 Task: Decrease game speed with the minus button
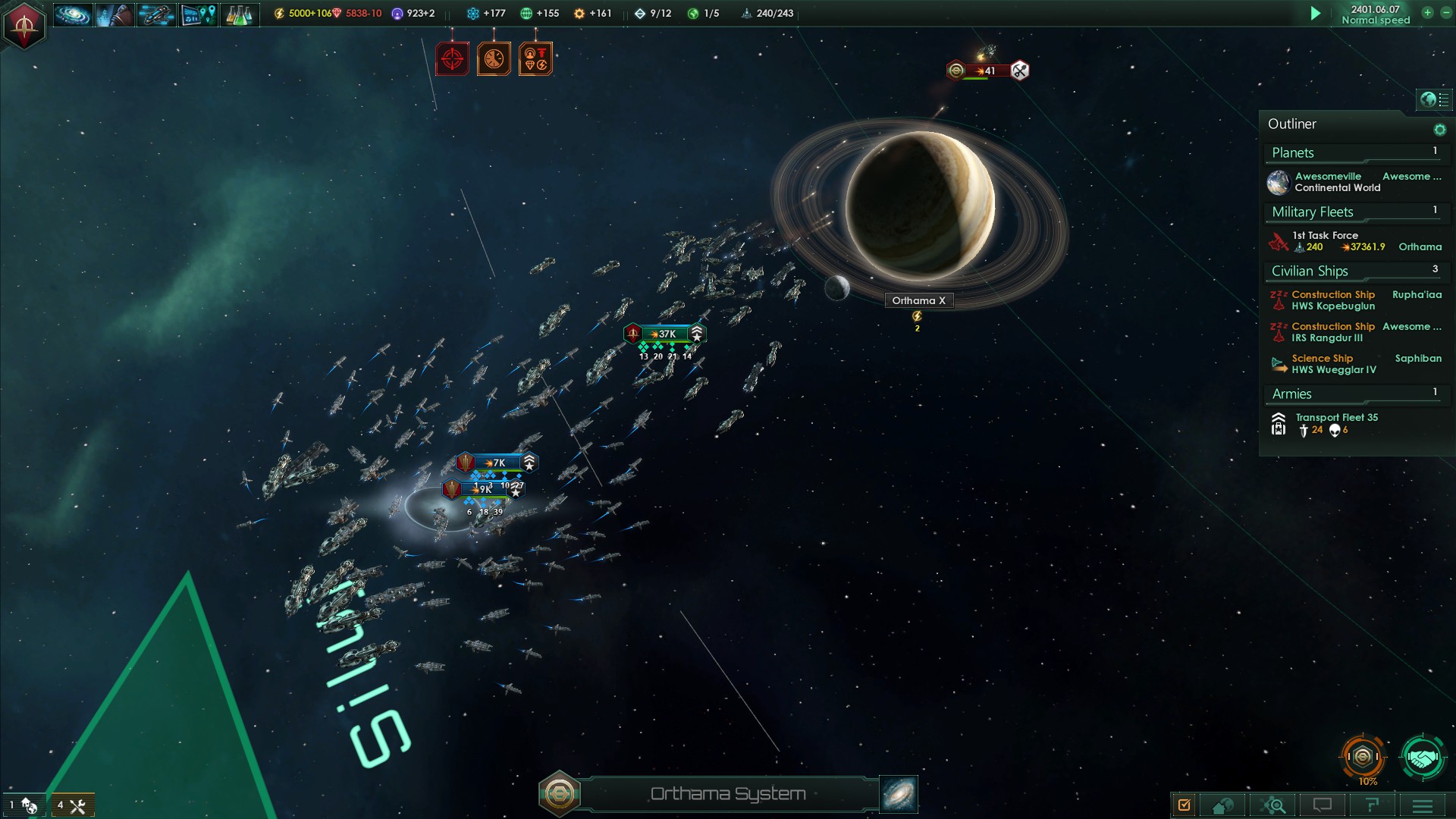pyautogui.click(x=1445, y=13)
